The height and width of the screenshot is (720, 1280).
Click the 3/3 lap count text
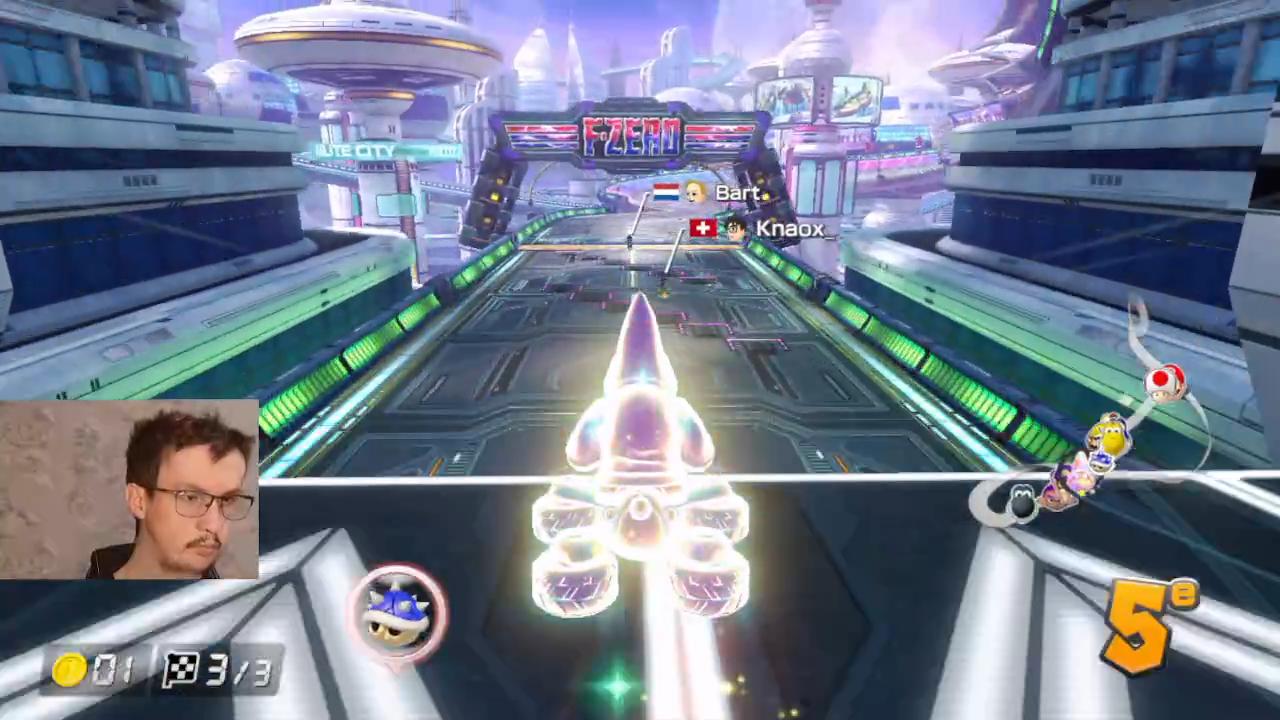tap(237, 671)
